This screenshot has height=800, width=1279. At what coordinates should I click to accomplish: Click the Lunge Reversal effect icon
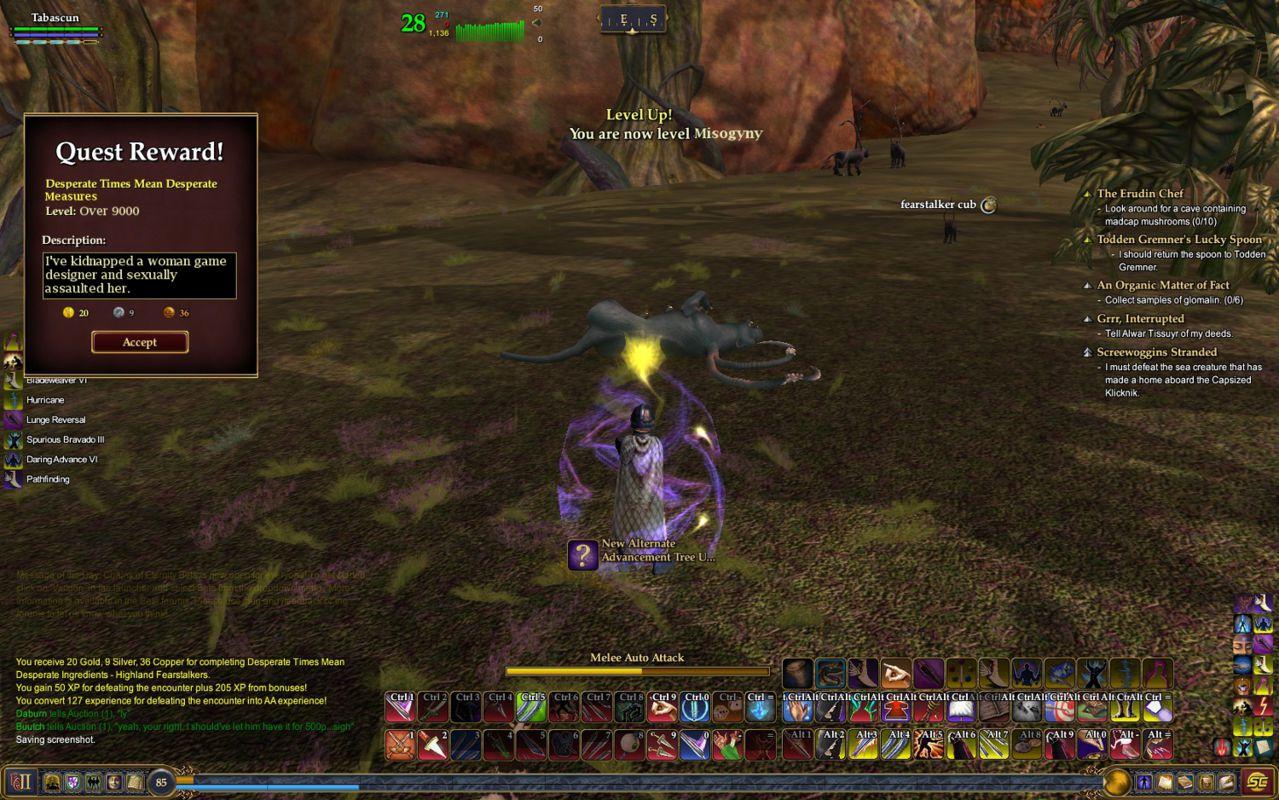(x=13, y=420)
